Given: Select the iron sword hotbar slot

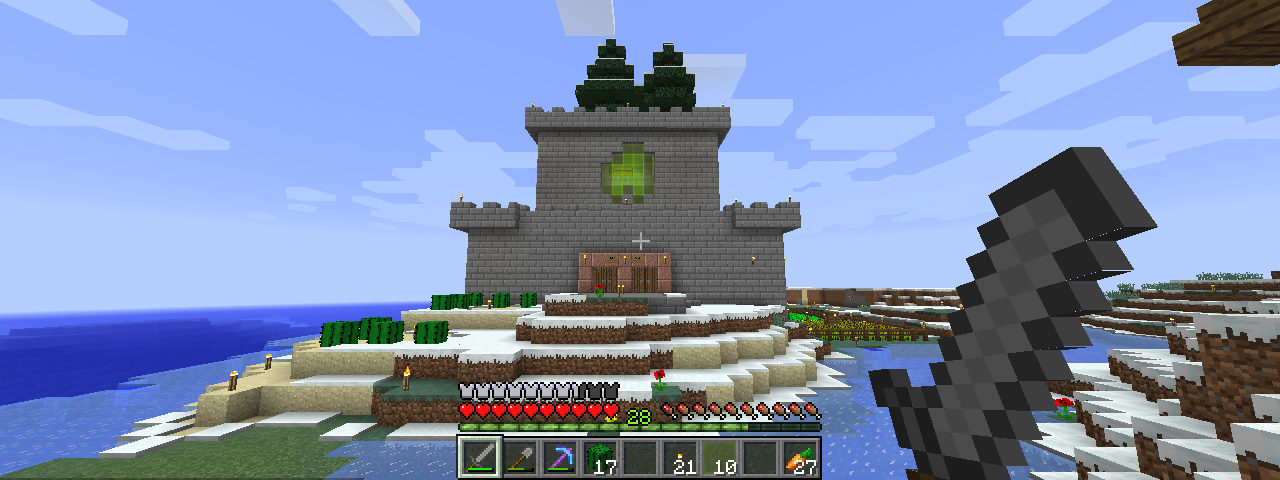Looking at the screenshot, I should tap(480, 458).
